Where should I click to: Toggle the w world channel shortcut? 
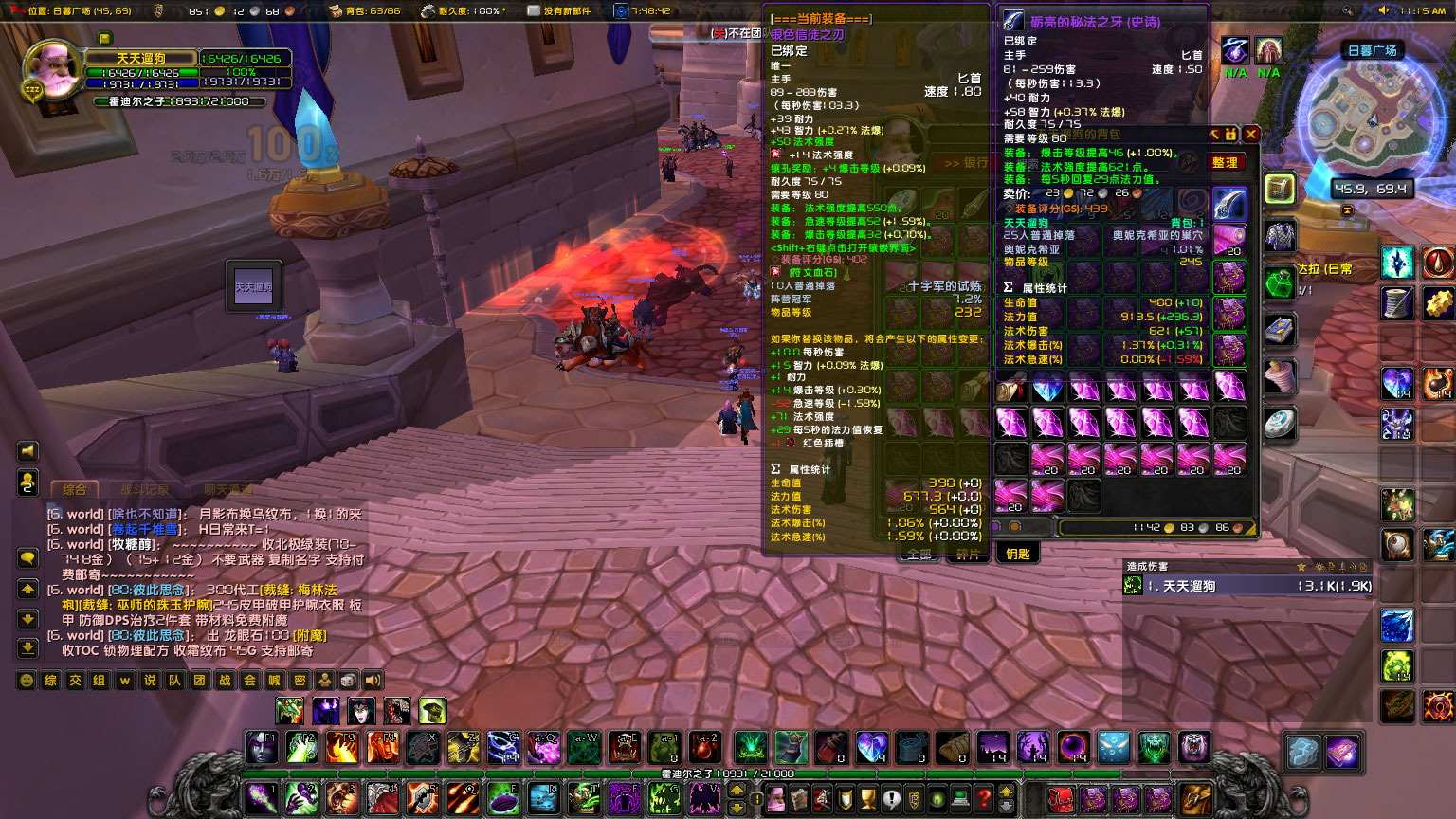click(125, 679)
